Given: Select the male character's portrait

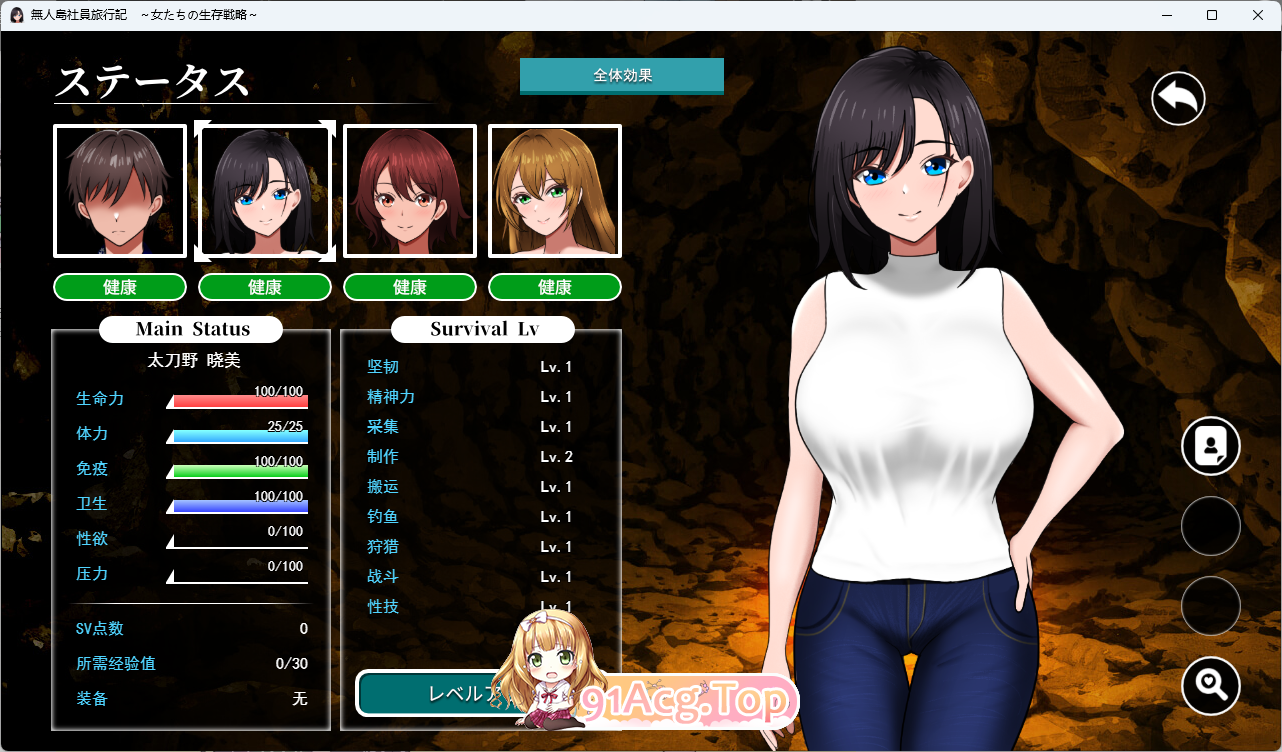Looking at the screenshot, I should tap(119, 190).
